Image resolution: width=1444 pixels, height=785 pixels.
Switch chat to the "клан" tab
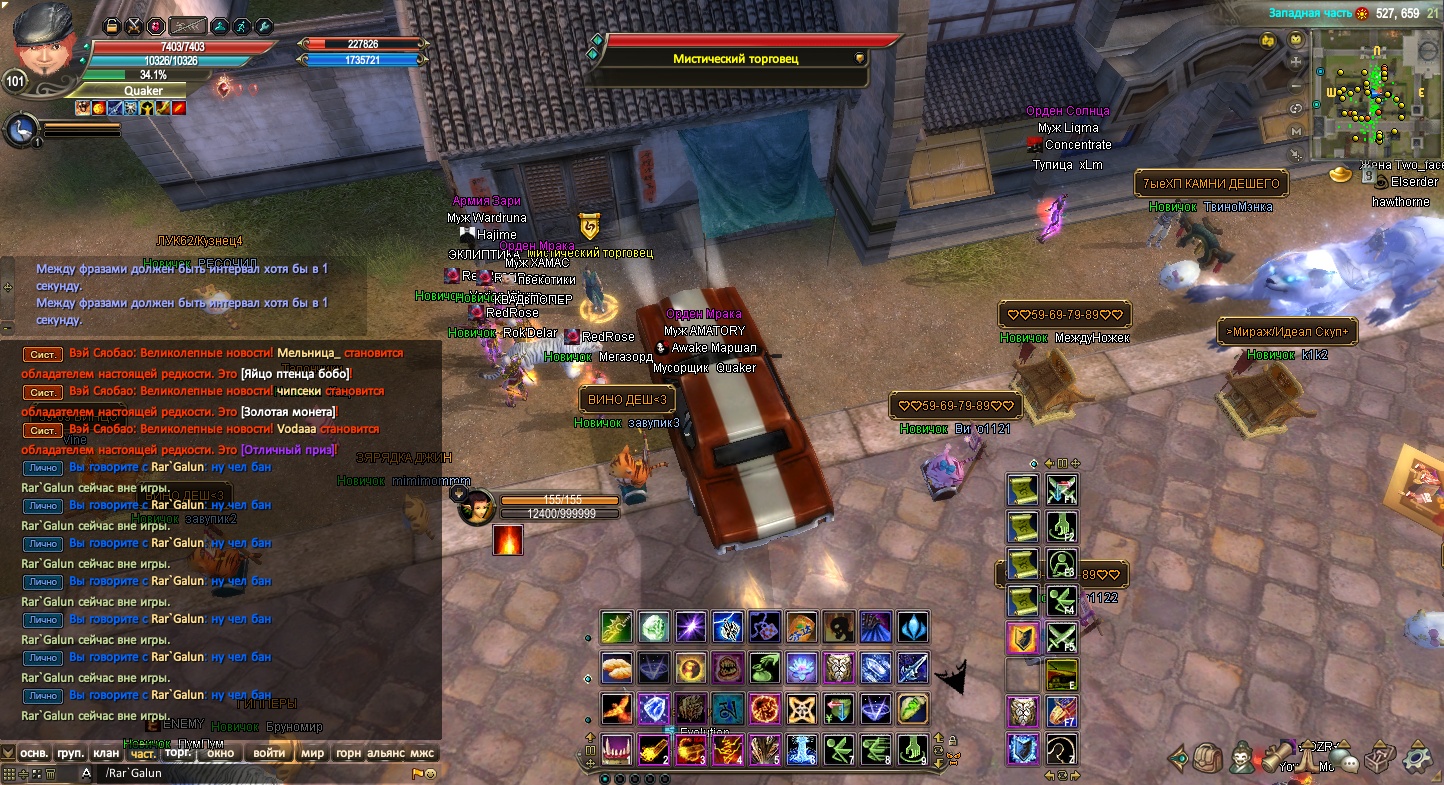[105, 753]
